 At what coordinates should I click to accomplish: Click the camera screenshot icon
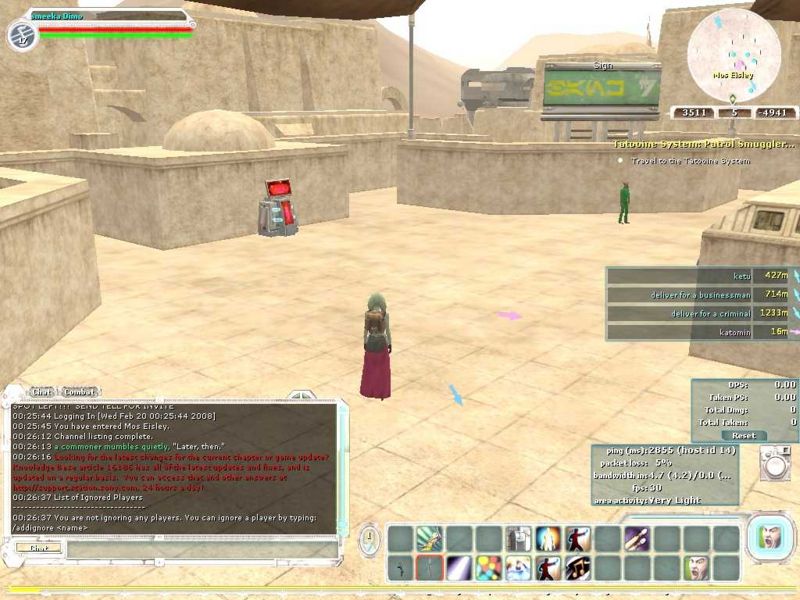click(774, 463)
